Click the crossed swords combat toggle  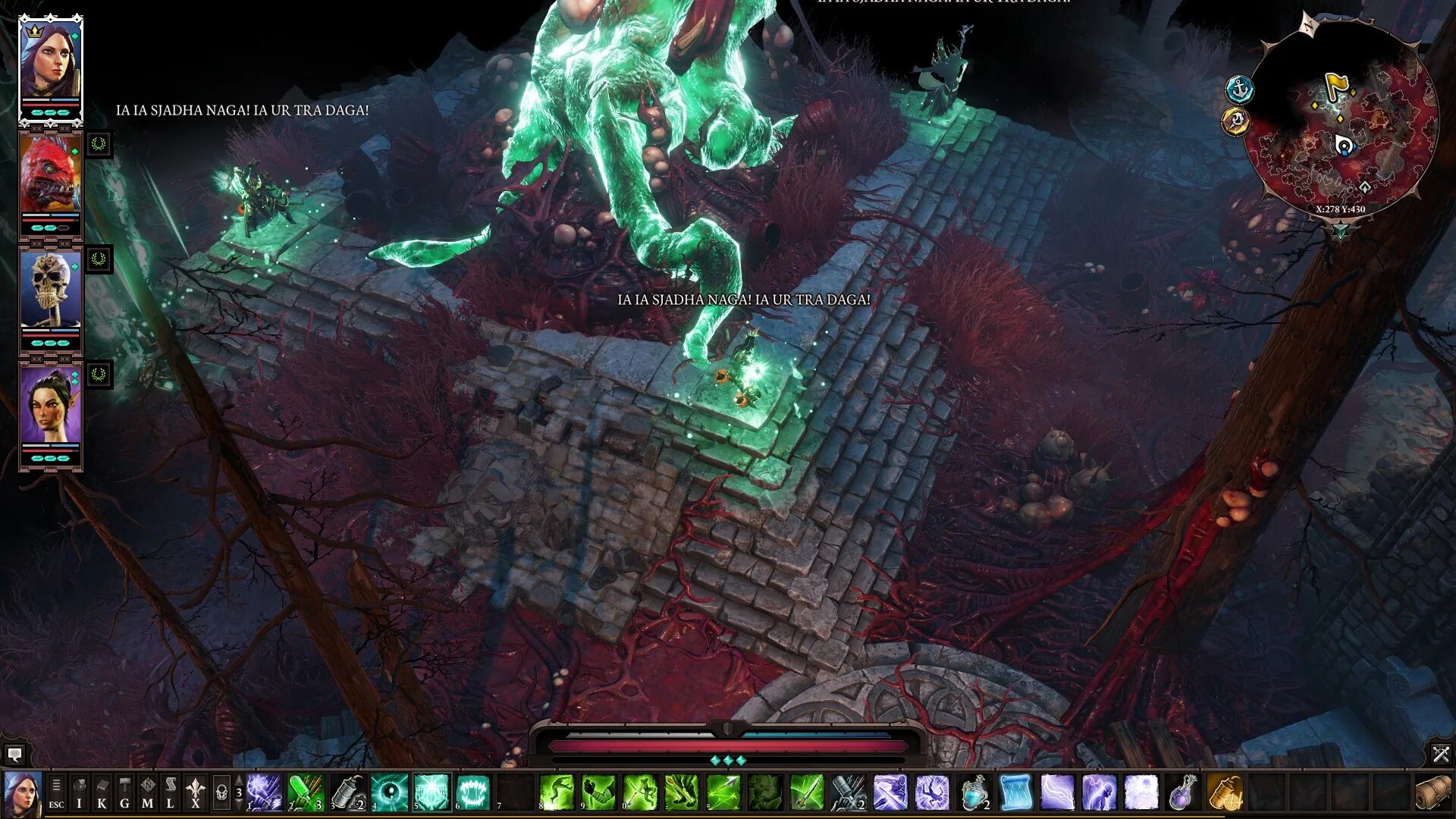coord(1440,755)
